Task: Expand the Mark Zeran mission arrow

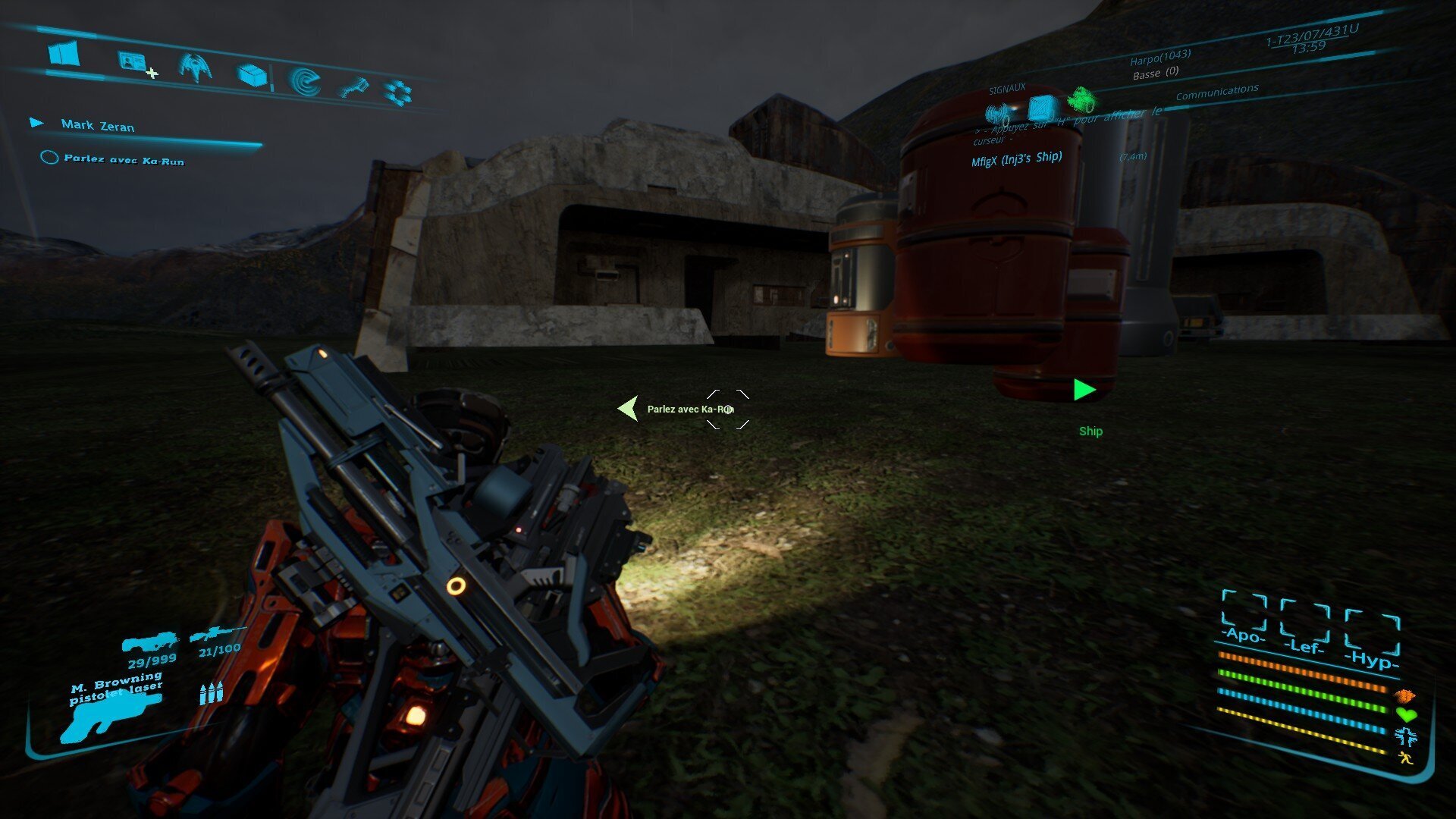Action: tap(33, 121)
